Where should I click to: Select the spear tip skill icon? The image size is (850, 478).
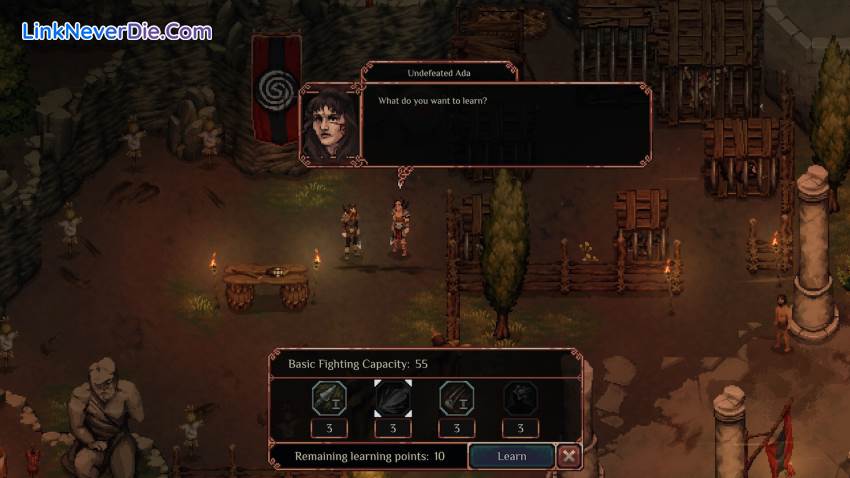click(x=329, y=398)
